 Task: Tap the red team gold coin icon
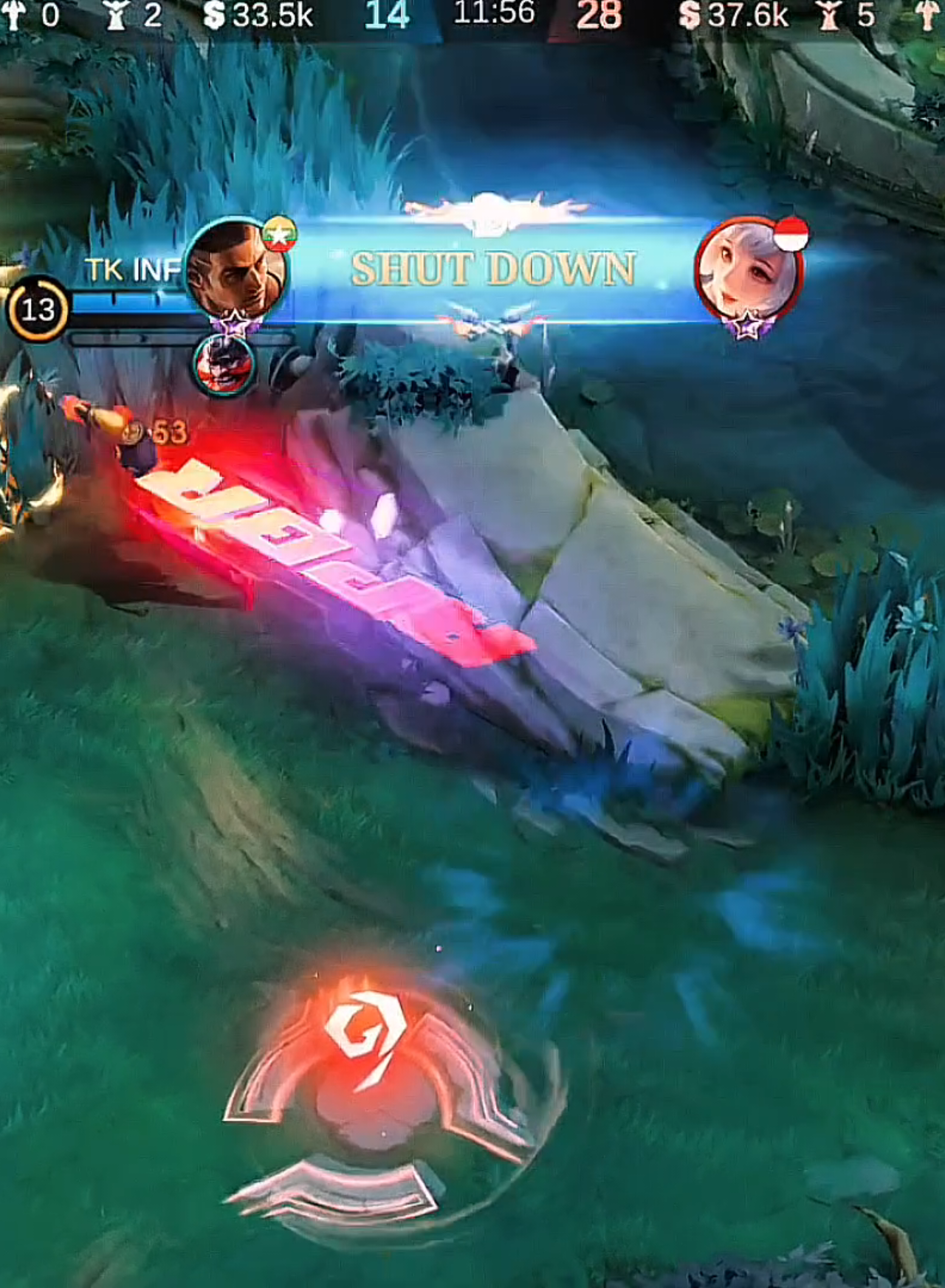point(690,15)
